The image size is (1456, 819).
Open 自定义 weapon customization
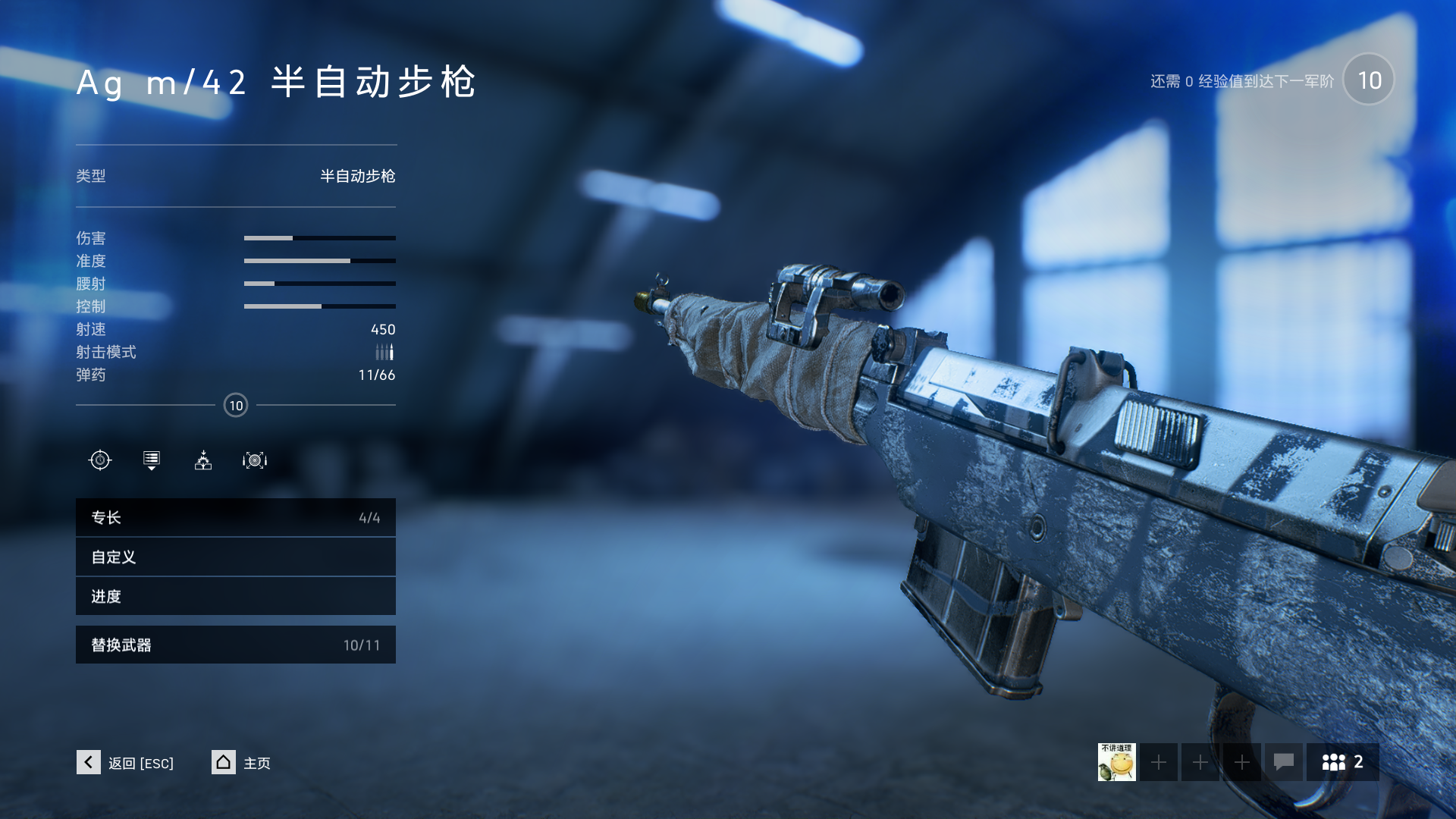235,557
